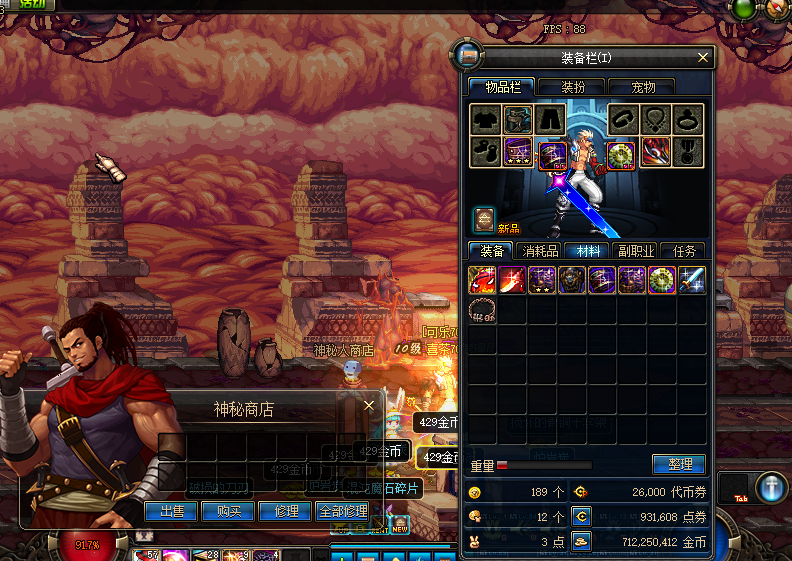Close the 神秘商店 shop window
The width and height of the screenshot is (792, 561).
pyautogui.click(x=369, y=406)
